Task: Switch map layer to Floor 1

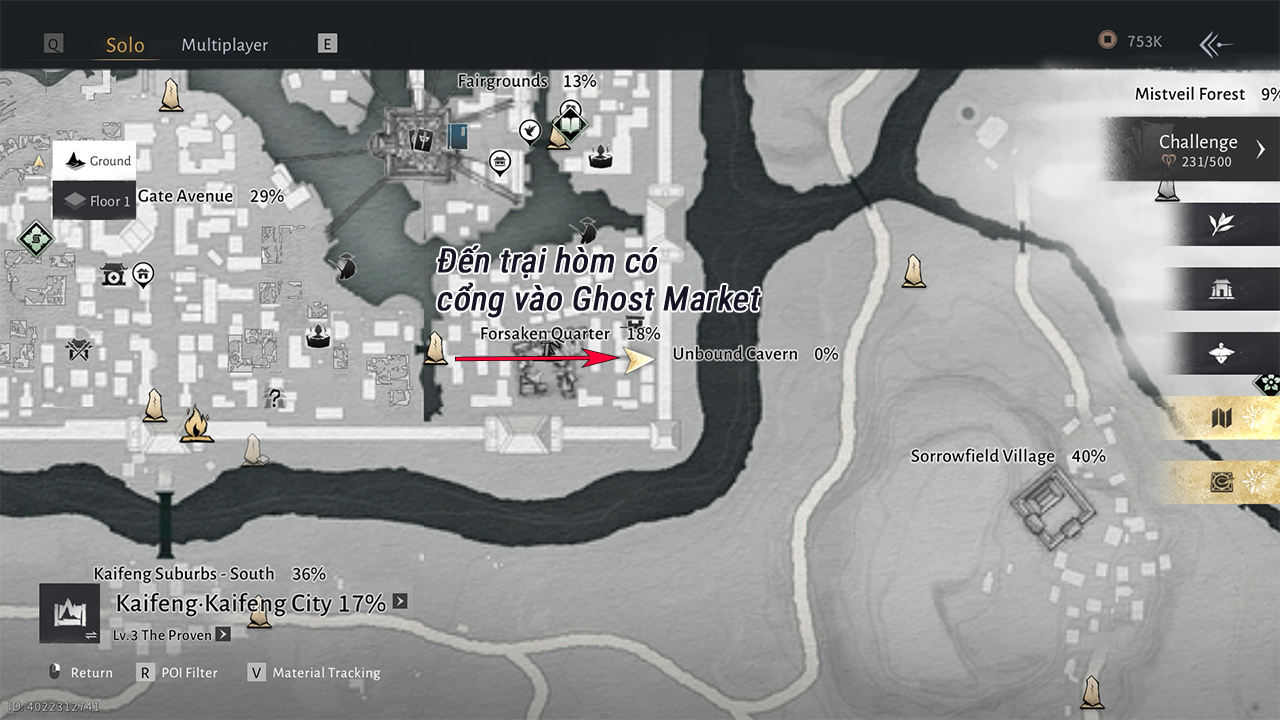Action: coord(95,201)
